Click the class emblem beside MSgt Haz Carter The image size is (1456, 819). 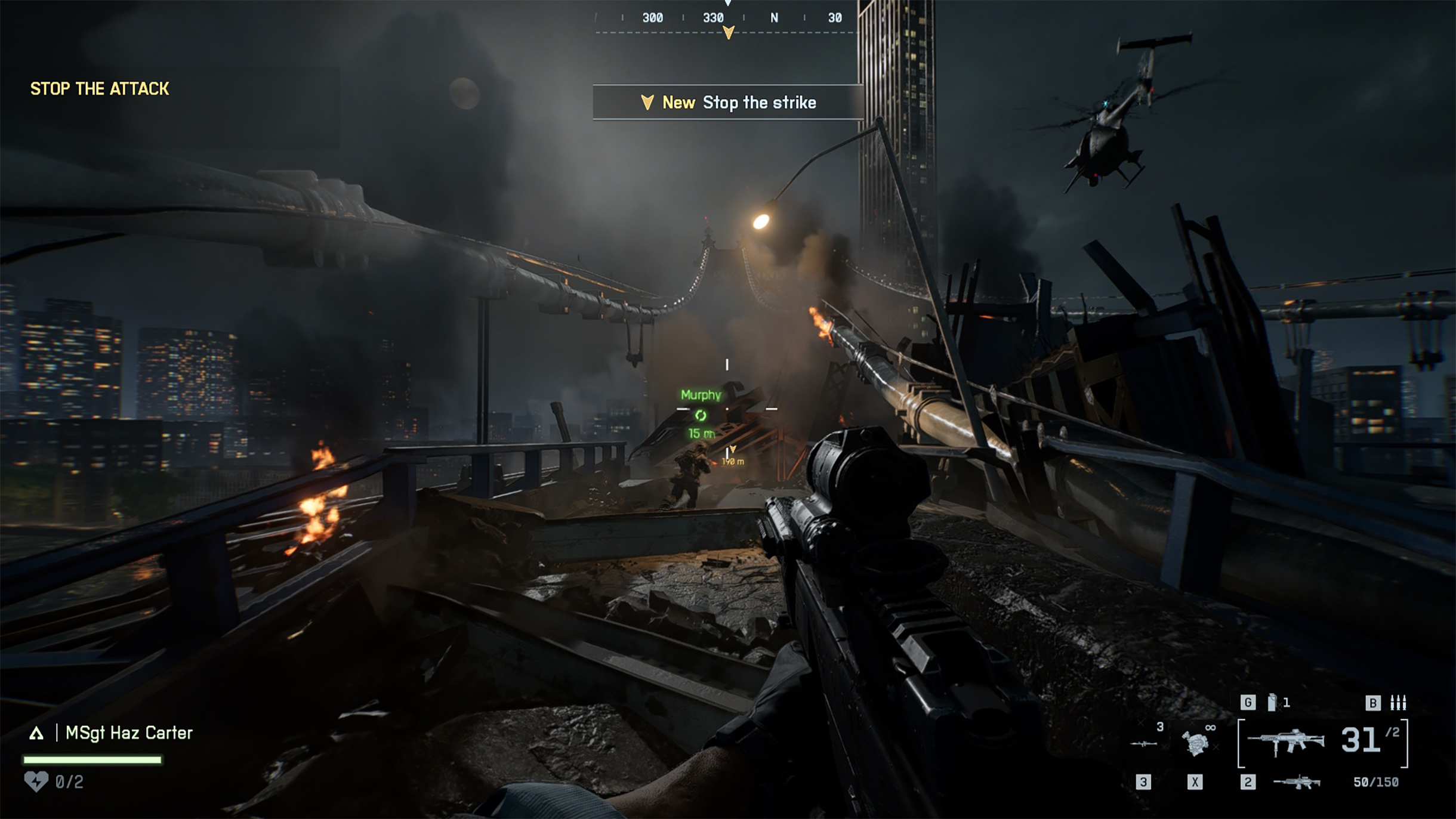click(x=36, y=733)
